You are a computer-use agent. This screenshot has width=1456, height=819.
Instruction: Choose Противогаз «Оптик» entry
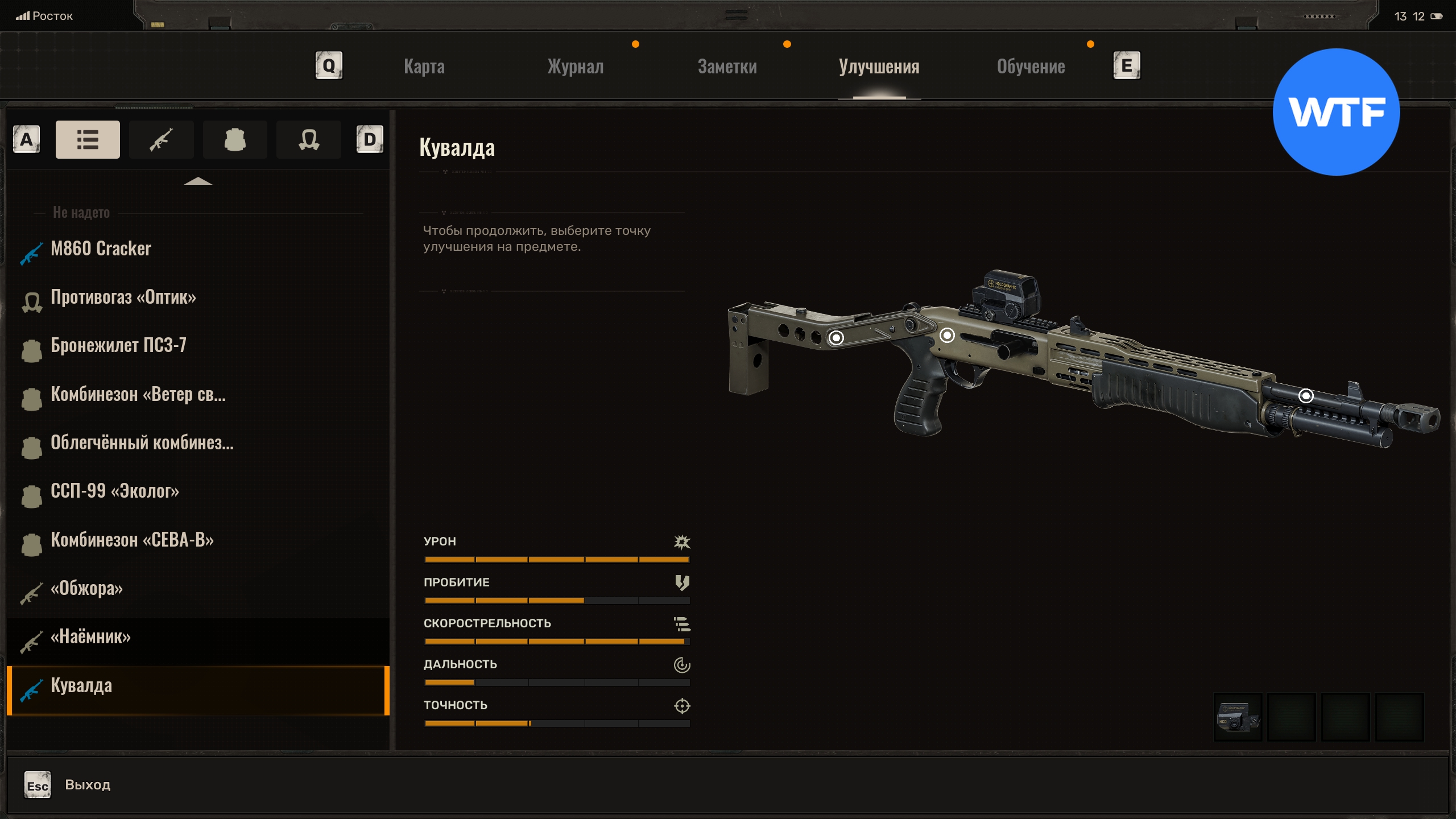coord(123,297)
